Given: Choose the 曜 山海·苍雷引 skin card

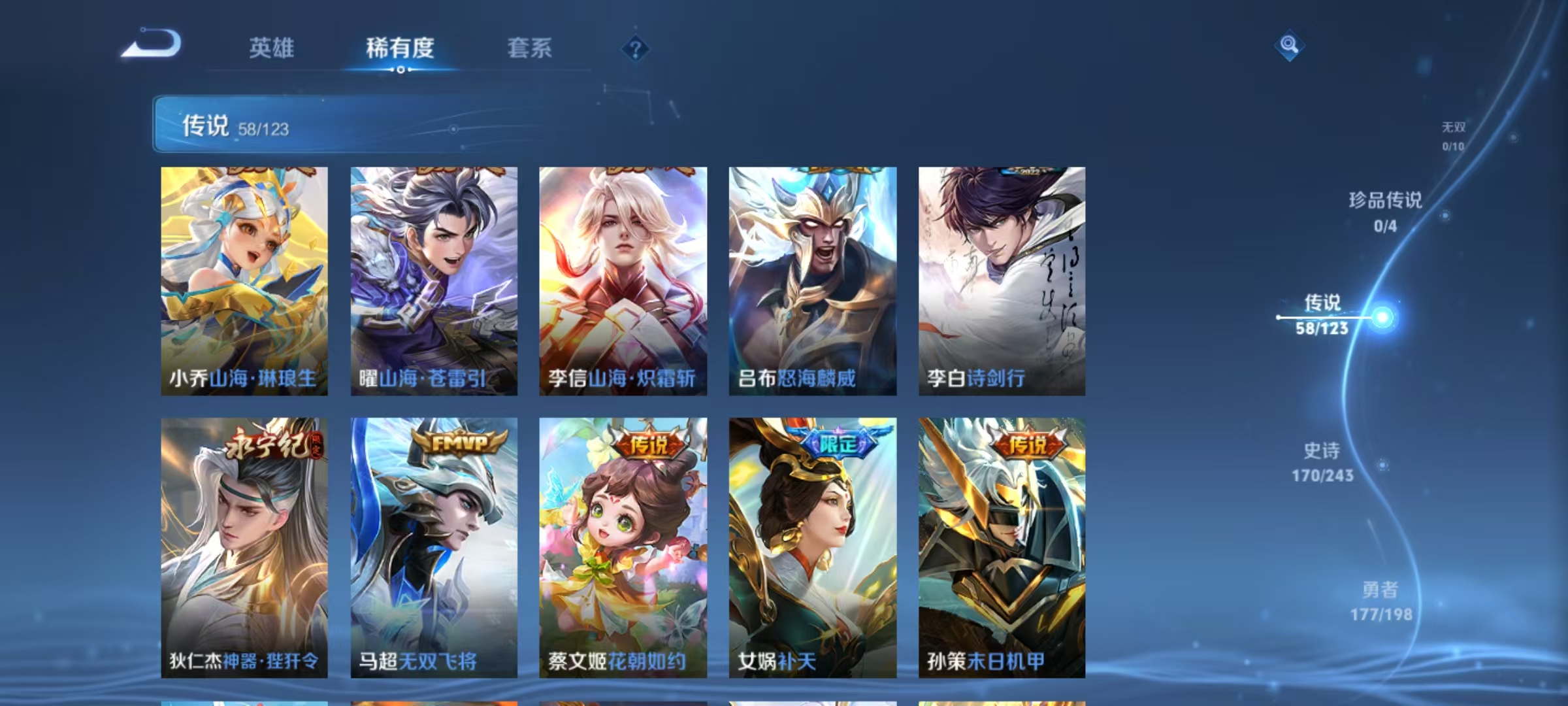Looking at the screenshot, I should pos(434,281).
